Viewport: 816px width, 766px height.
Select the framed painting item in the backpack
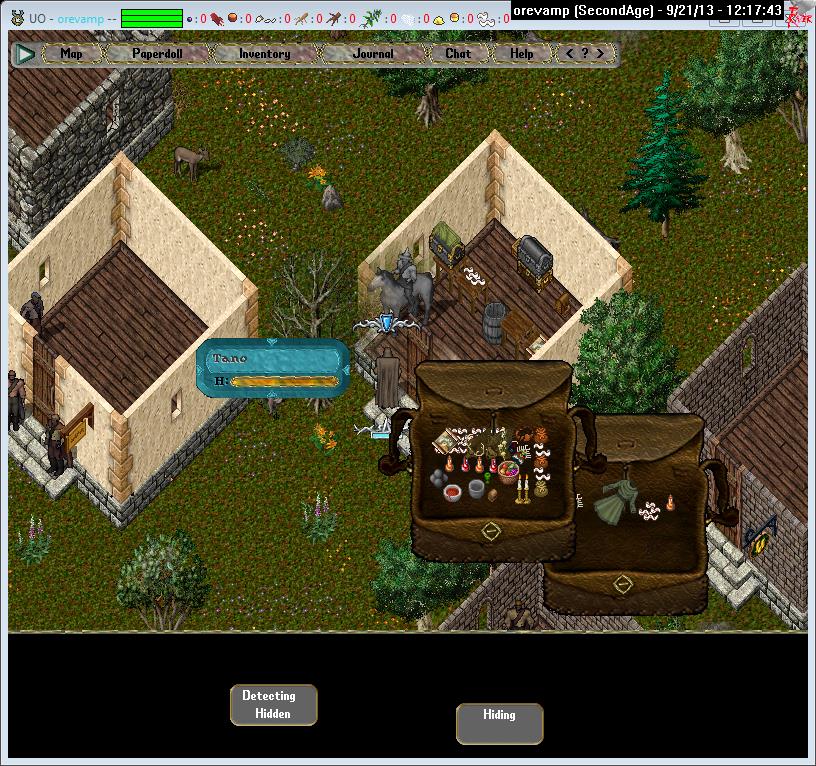point(445,440)
